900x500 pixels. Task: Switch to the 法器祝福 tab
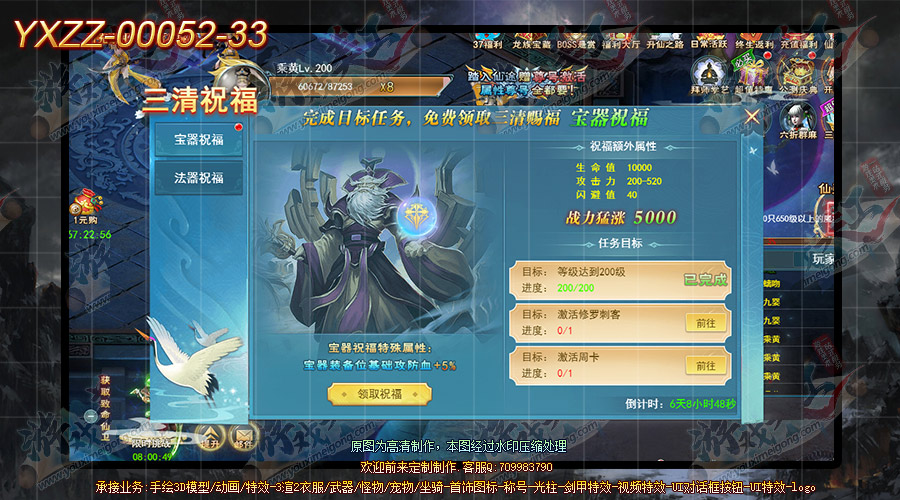(199, 179)
